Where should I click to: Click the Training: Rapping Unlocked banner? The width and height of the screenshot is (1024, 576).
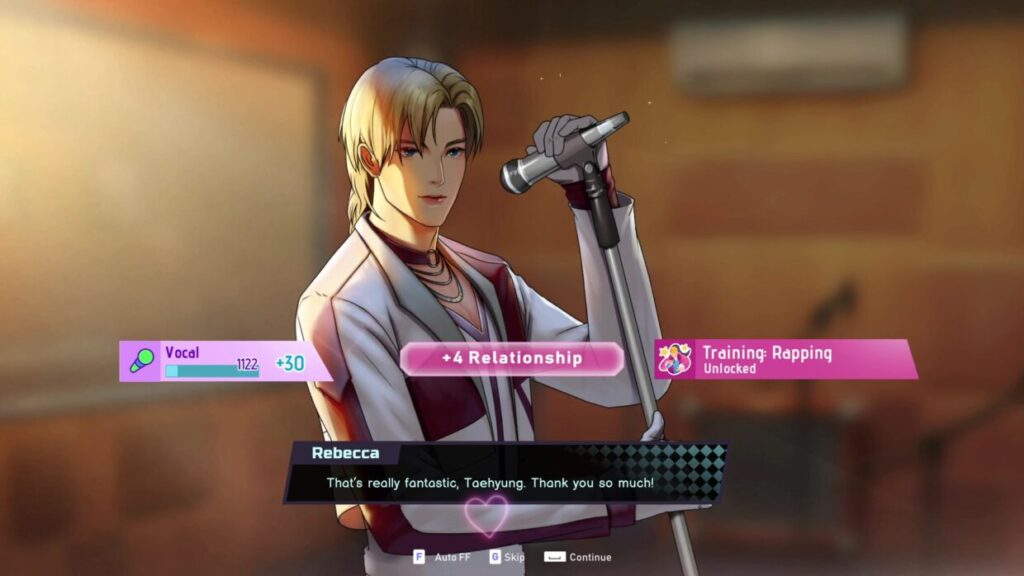click(x=786, y=360)
